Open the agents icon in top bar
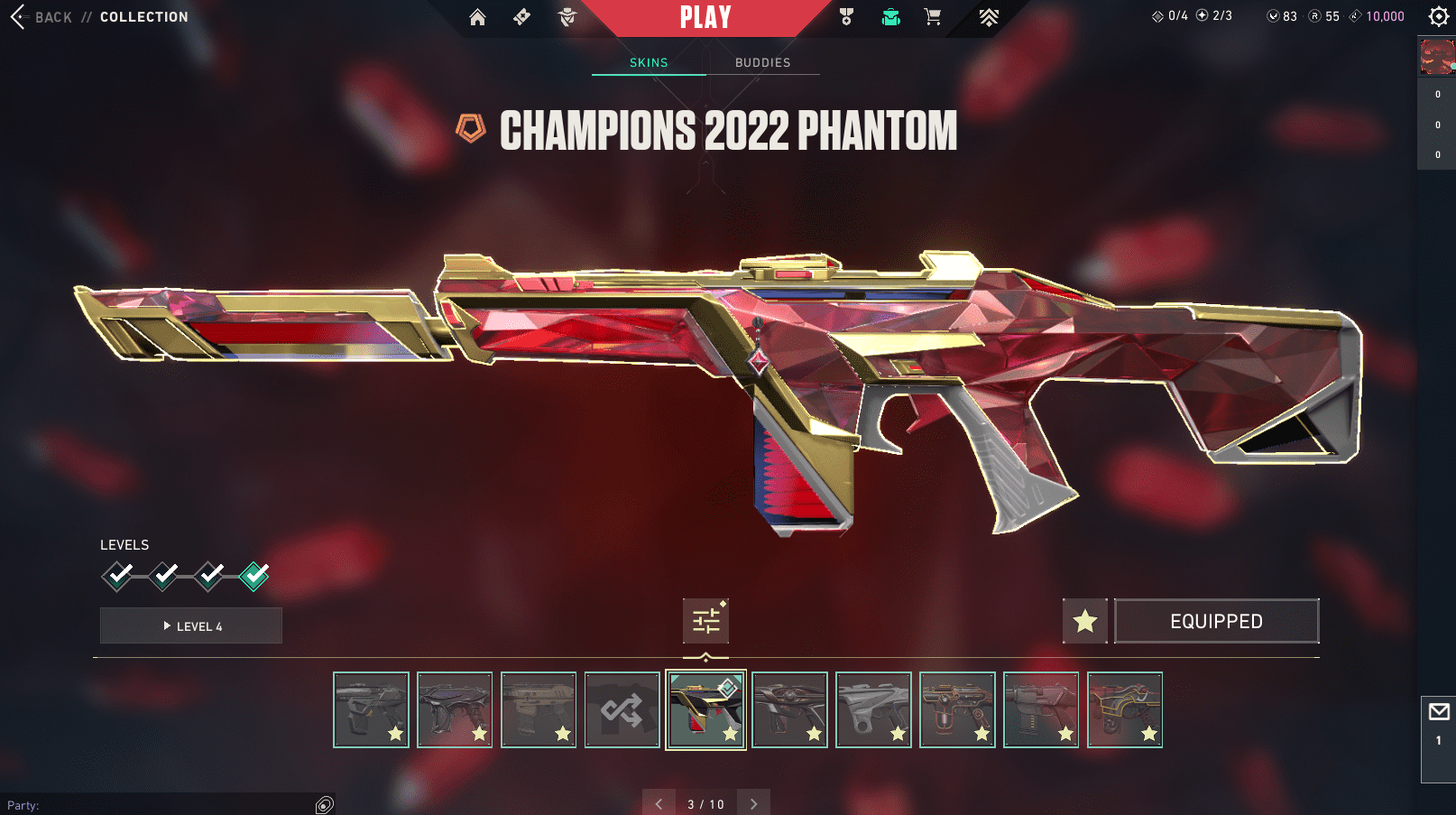Screen dimensions: 1456x815 point(567,17)
